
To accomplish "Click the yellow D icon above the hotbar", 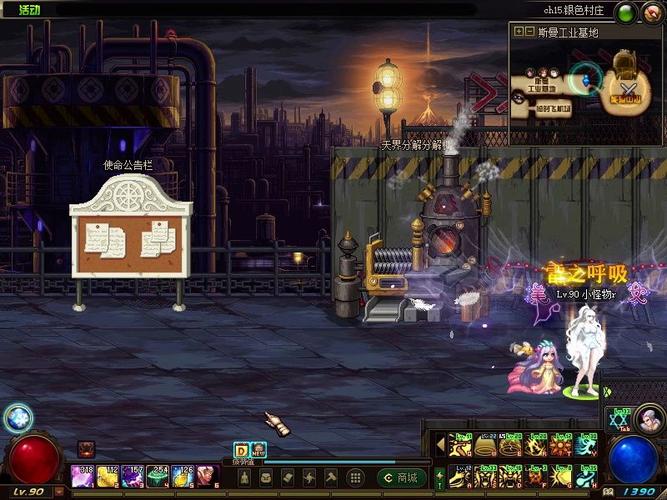I will point(240,451).
